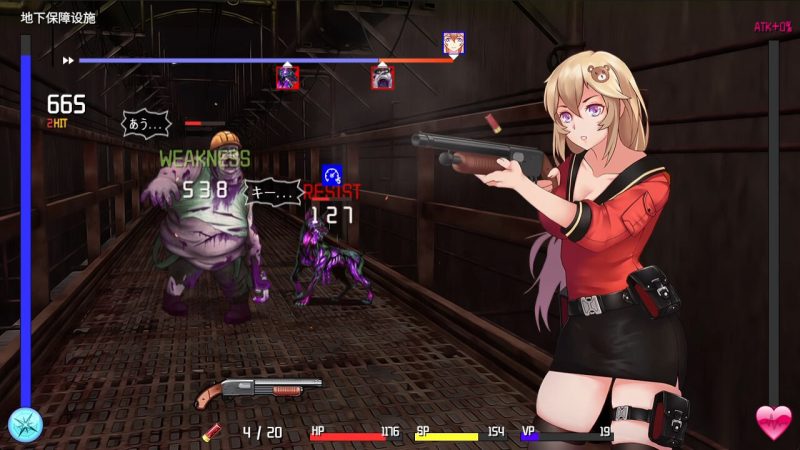The image size is (800, 450).
Task: Select the helmeted zombie portrait on the timeline
Action: (x=382, y=77)
